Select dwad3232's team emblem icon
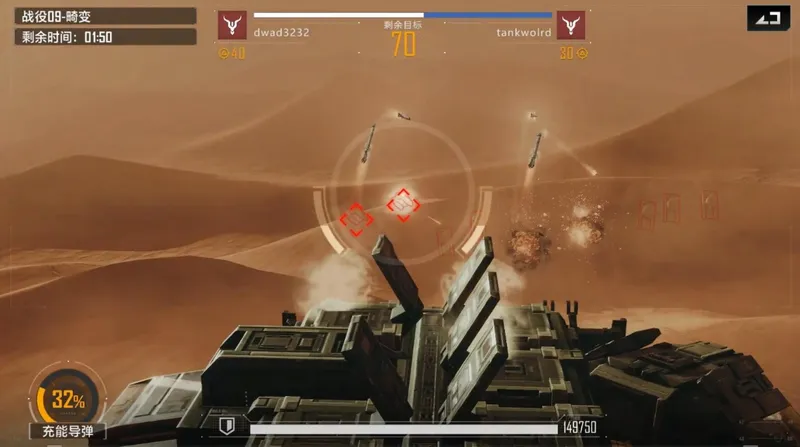This screenshot has height=447, width=800. [x=232, y=25]
